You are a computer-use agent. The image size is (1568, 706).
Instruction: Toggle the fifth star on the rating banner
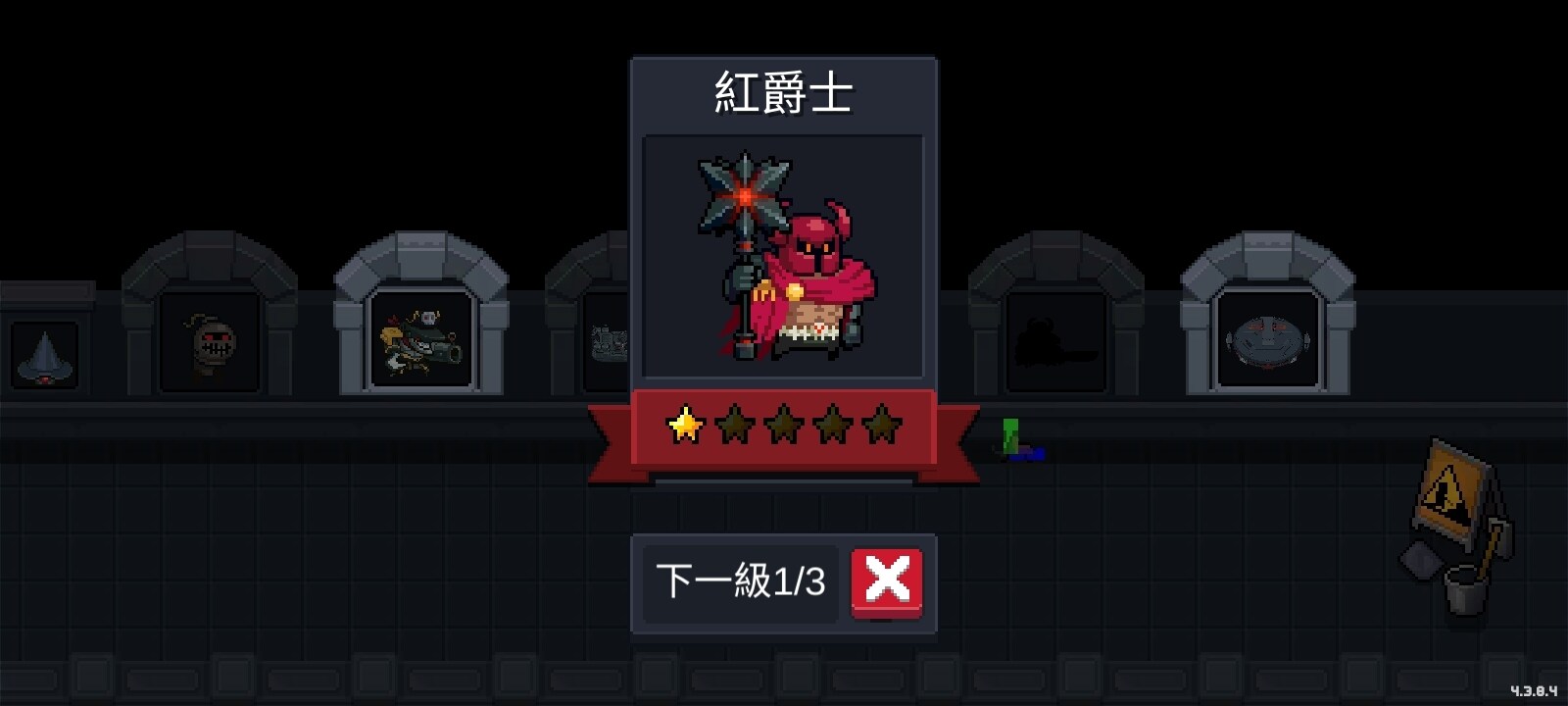pos(883,424)
